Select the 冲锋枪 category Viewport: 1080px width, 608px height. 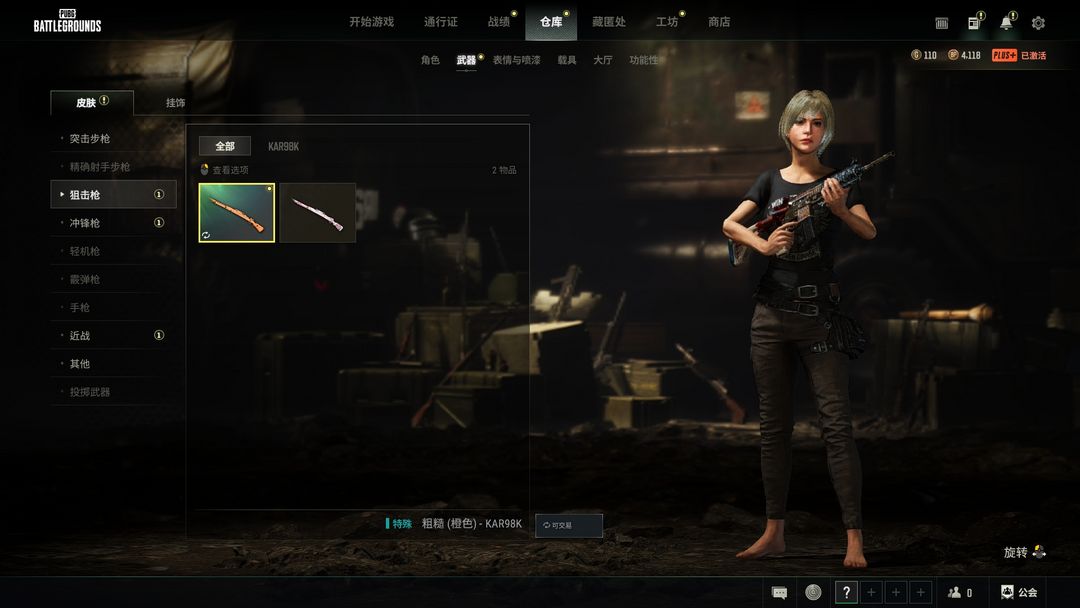pyautogui.click(x=85, y=223)
